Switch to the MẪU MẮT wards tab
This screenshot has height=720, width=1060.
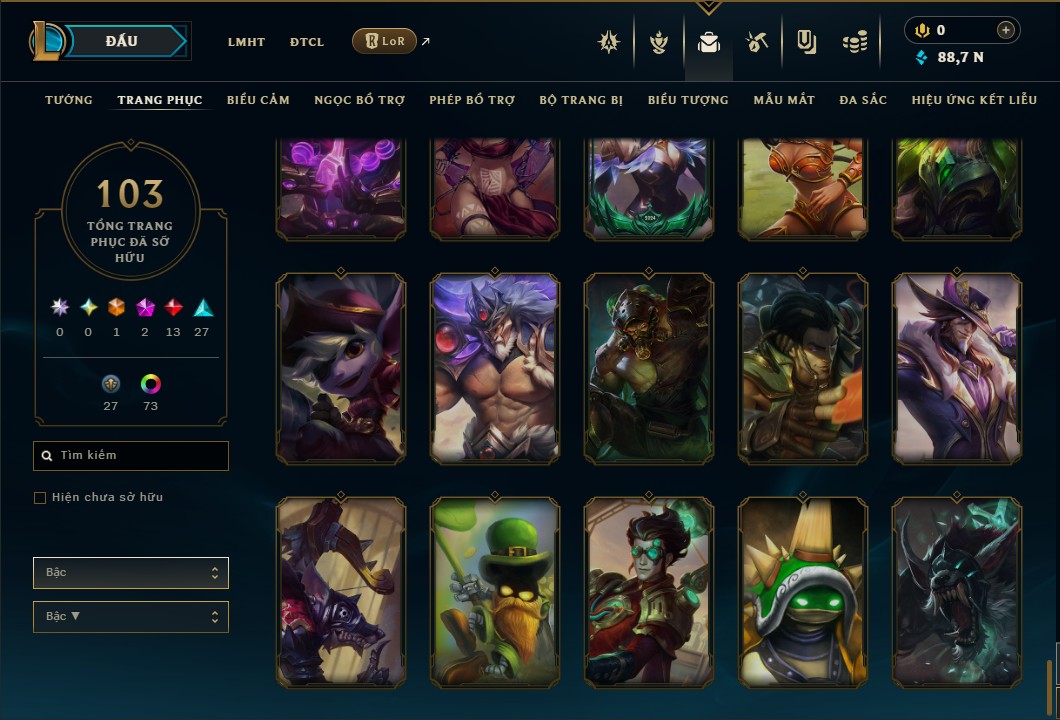point(784,100)
